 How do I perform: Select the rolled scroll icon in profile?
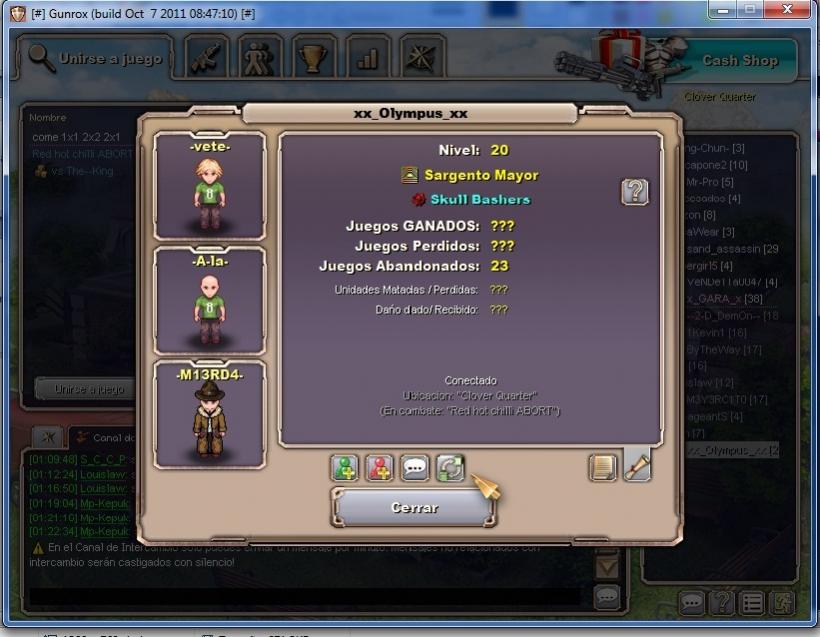637,467
